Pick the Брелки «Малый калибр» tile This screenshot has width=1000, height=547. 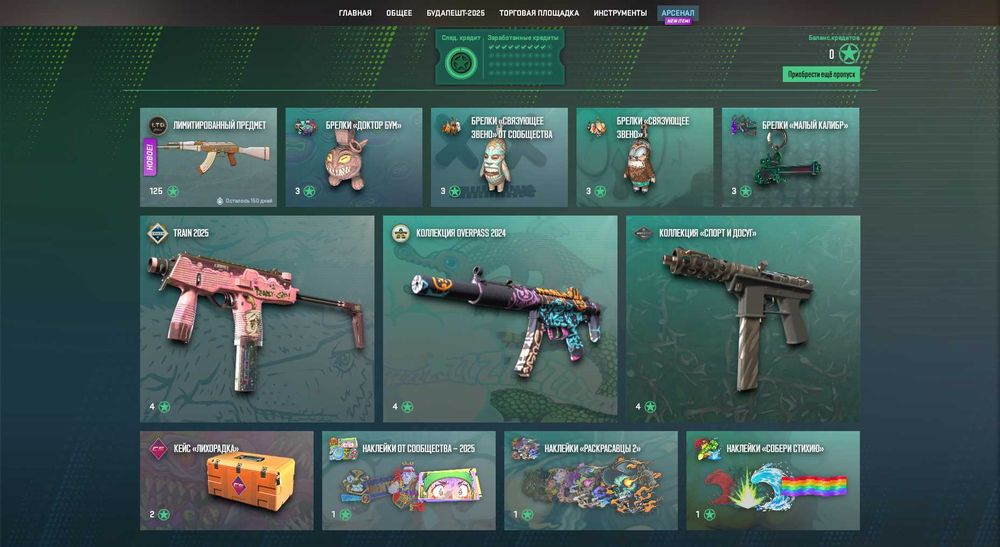point(790,157)
